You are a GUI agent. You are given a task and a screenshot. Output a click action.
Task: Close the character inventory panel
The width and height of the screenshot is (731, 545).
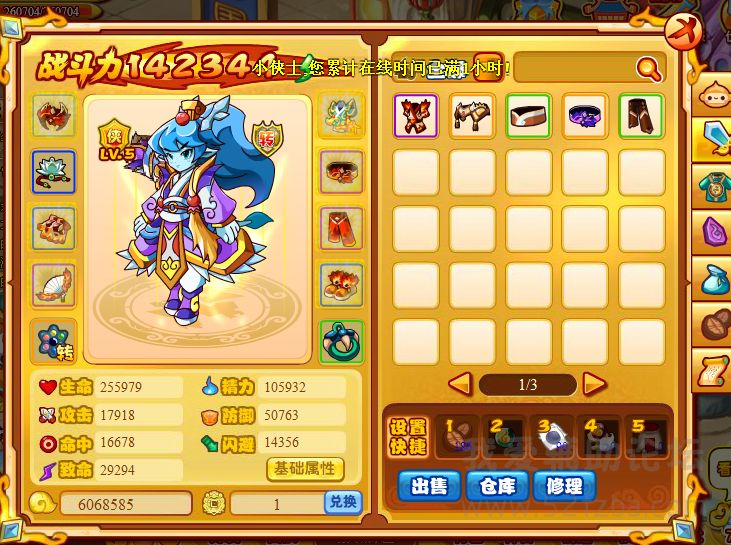click(682, 31)
